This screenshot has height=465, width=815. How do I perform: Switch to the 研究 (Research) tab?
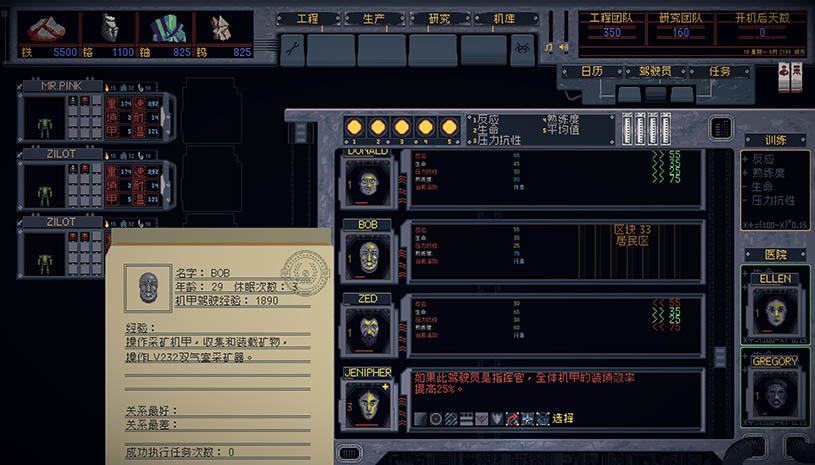[439, 19]
